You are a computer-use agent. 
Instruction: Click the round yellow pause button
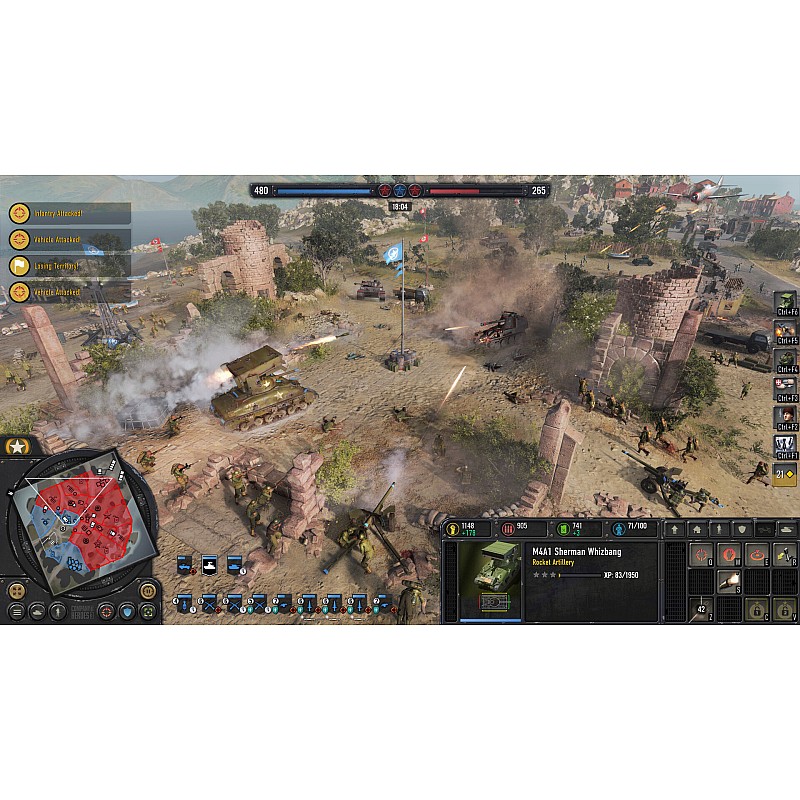pyautogui.click(x=147, y=590)
